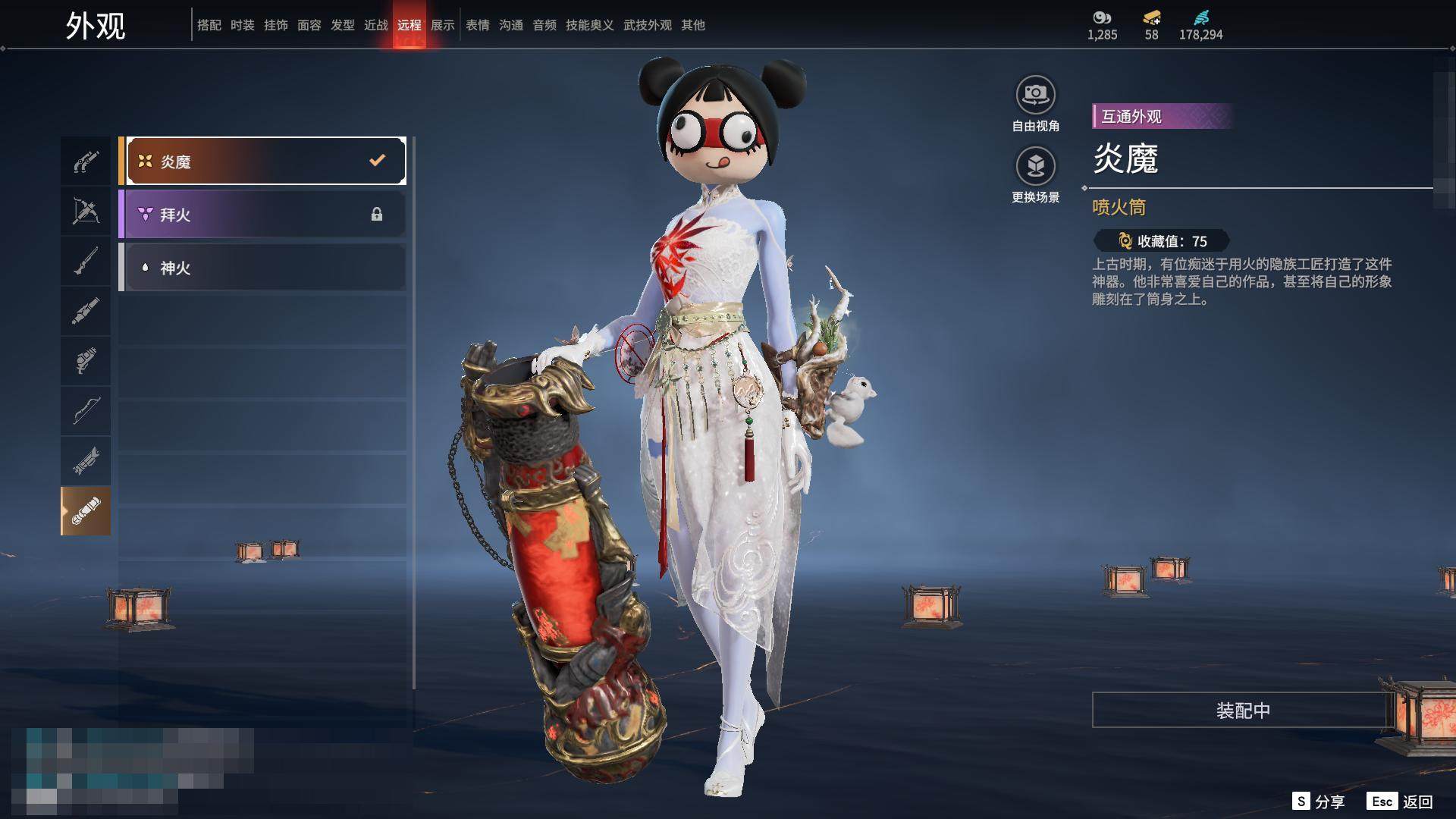This screenshot has height=819, width=1456.
Task: Switch to the 音频 tab
Action: (x=544, y=25)
